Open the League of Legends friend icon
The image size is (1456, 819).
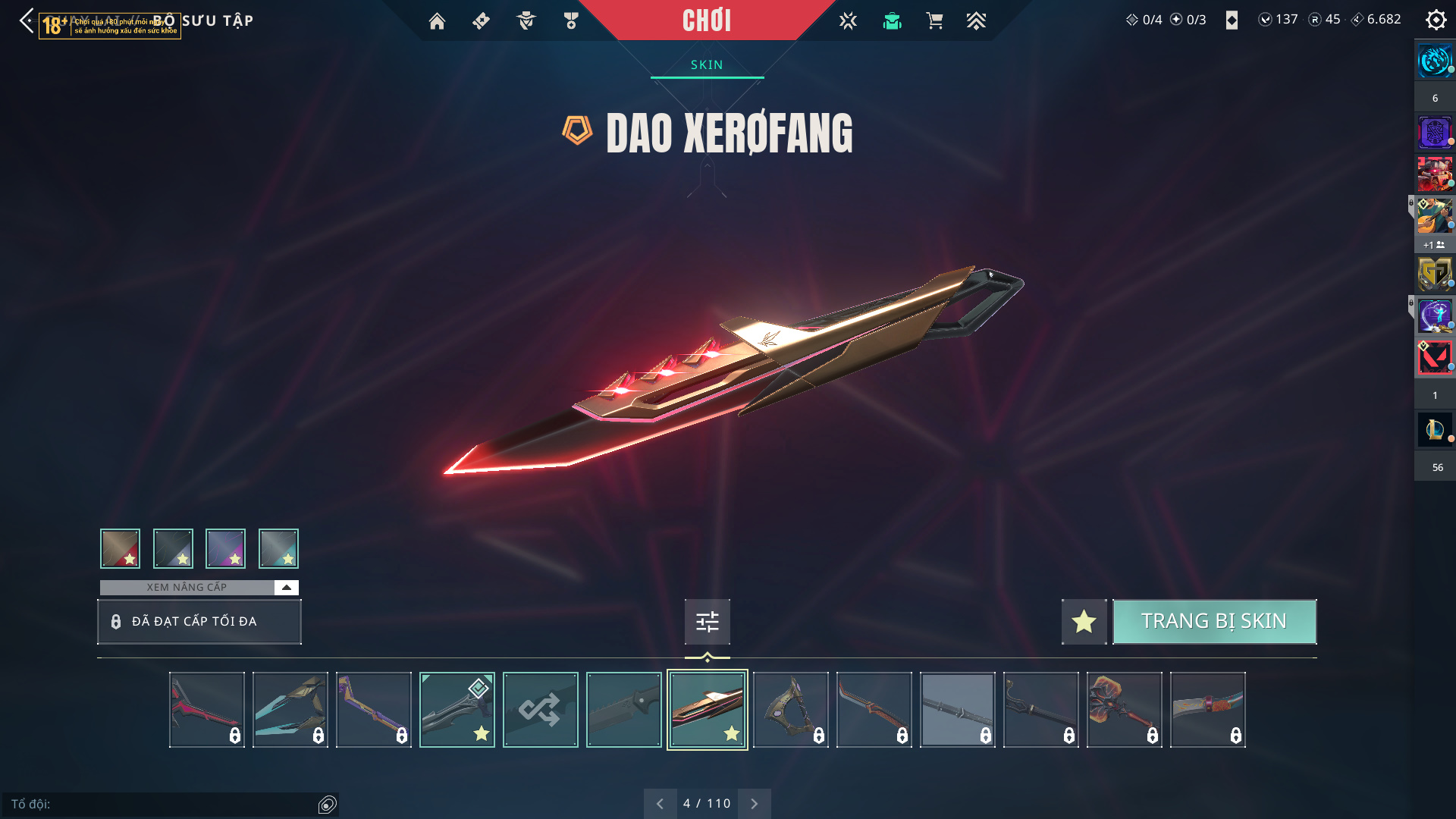click(1434, 430)
